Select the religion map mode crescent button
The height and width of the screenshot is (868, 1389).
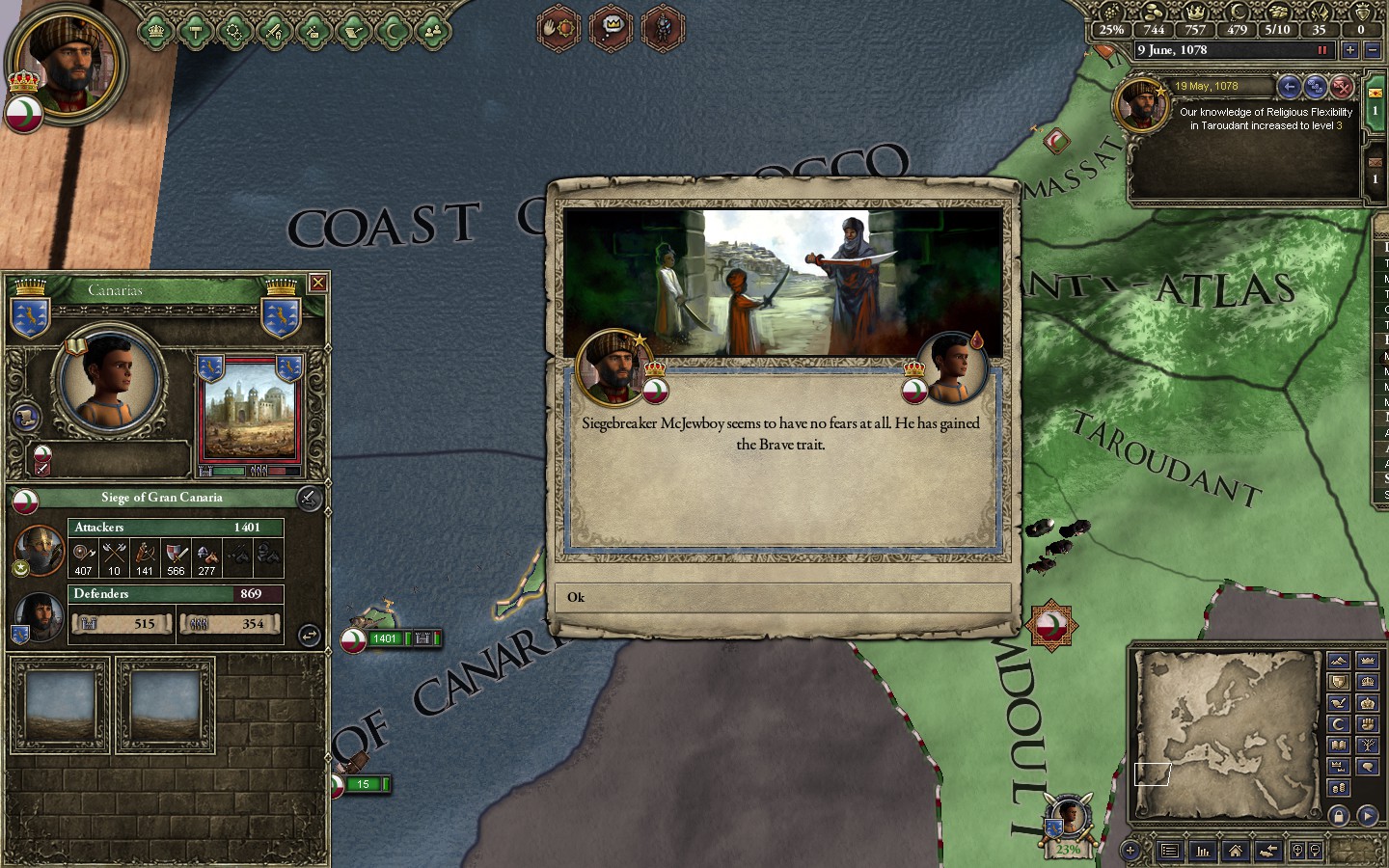coord(1338,723)
